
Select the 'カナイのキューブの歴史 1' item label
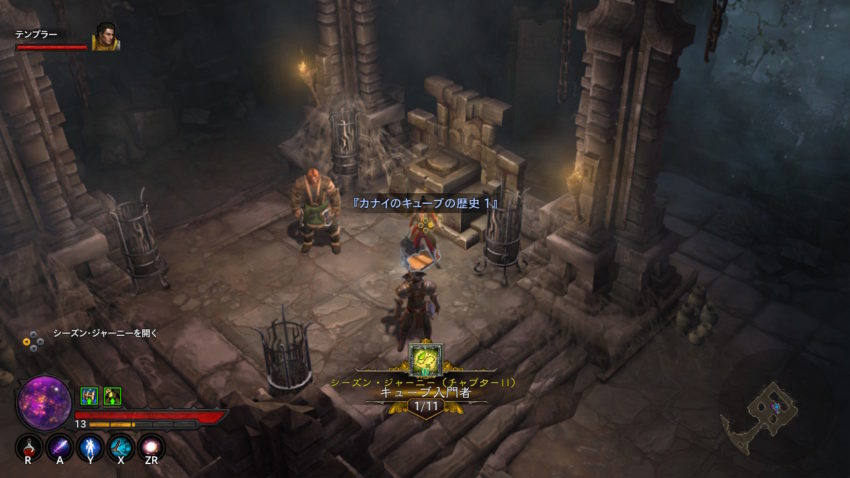(425, 203)
